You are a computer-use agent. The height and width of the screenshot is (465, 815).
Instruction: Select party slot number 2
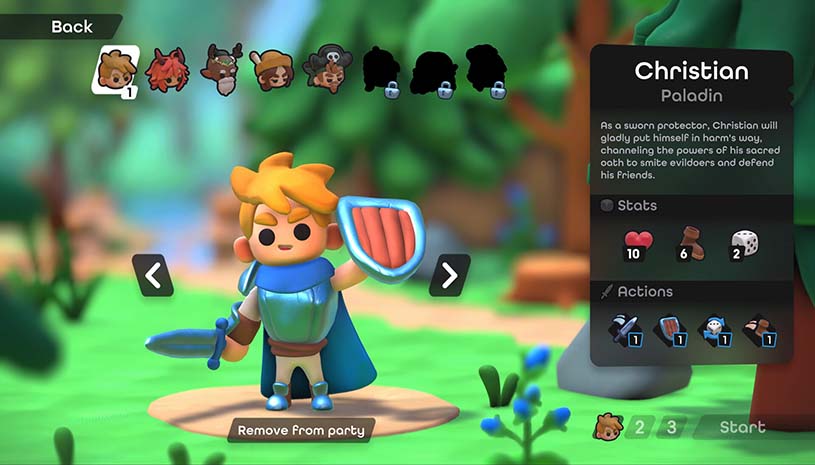(640, 427)
